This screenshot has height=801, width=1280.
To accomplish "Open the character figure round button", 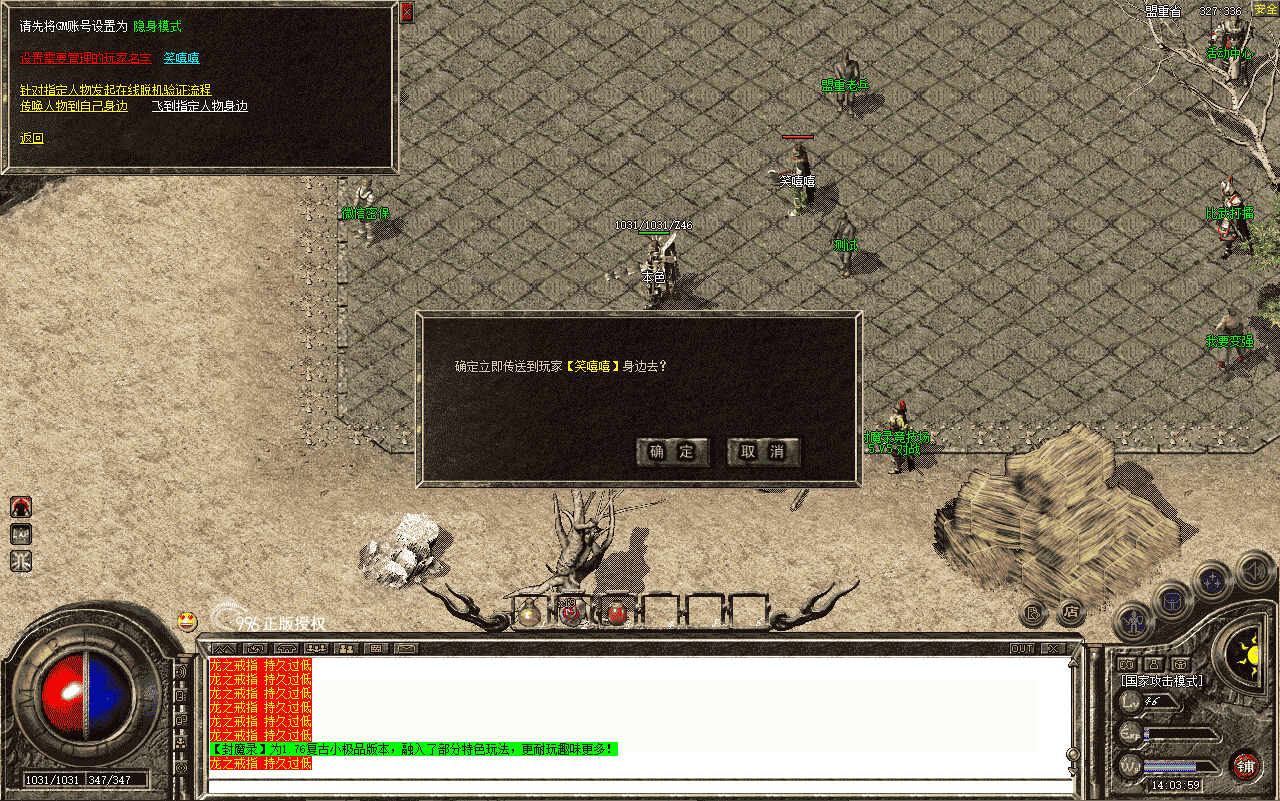I will [1133, 622].
